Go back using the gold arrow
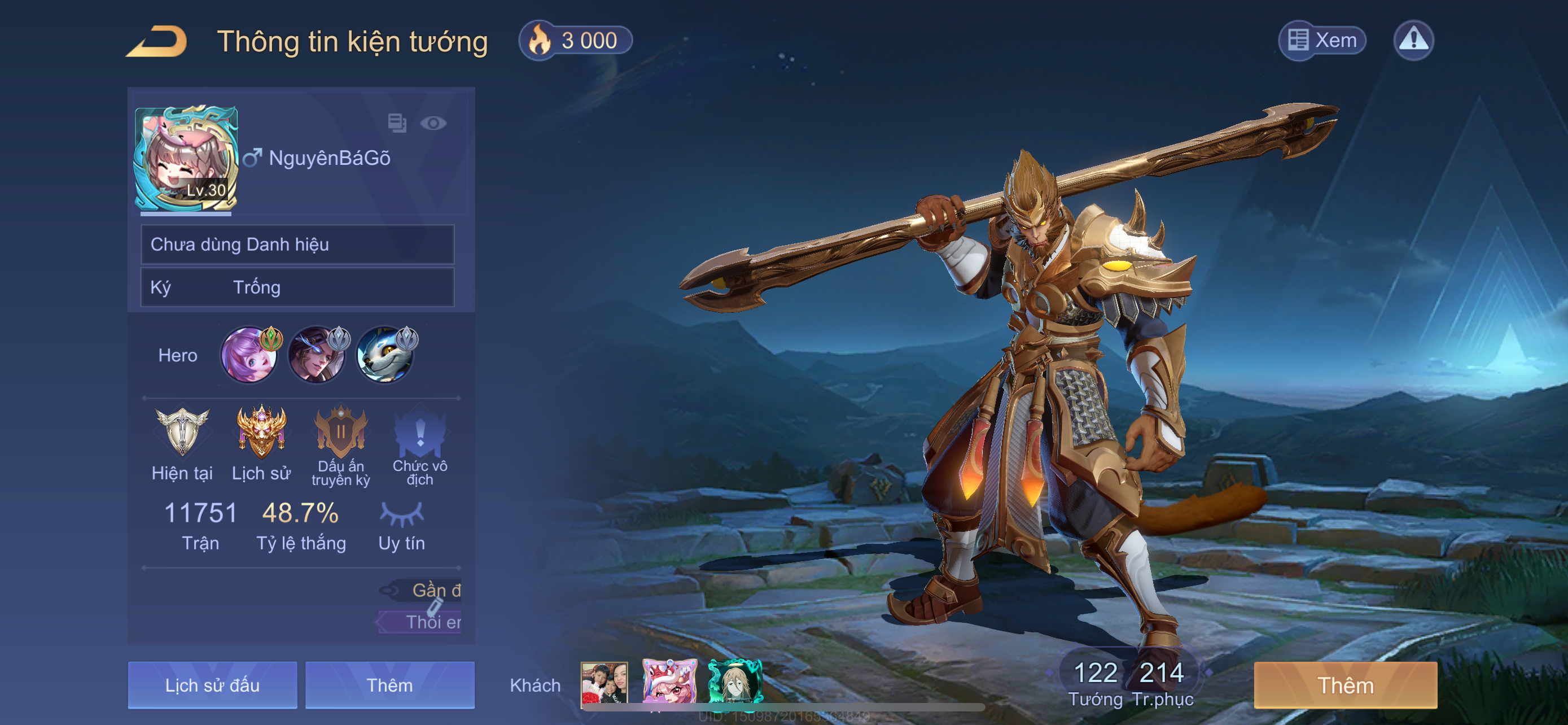Image resolution: width=1568 pixels, height=725 pixels. click(x=157, y=41)
